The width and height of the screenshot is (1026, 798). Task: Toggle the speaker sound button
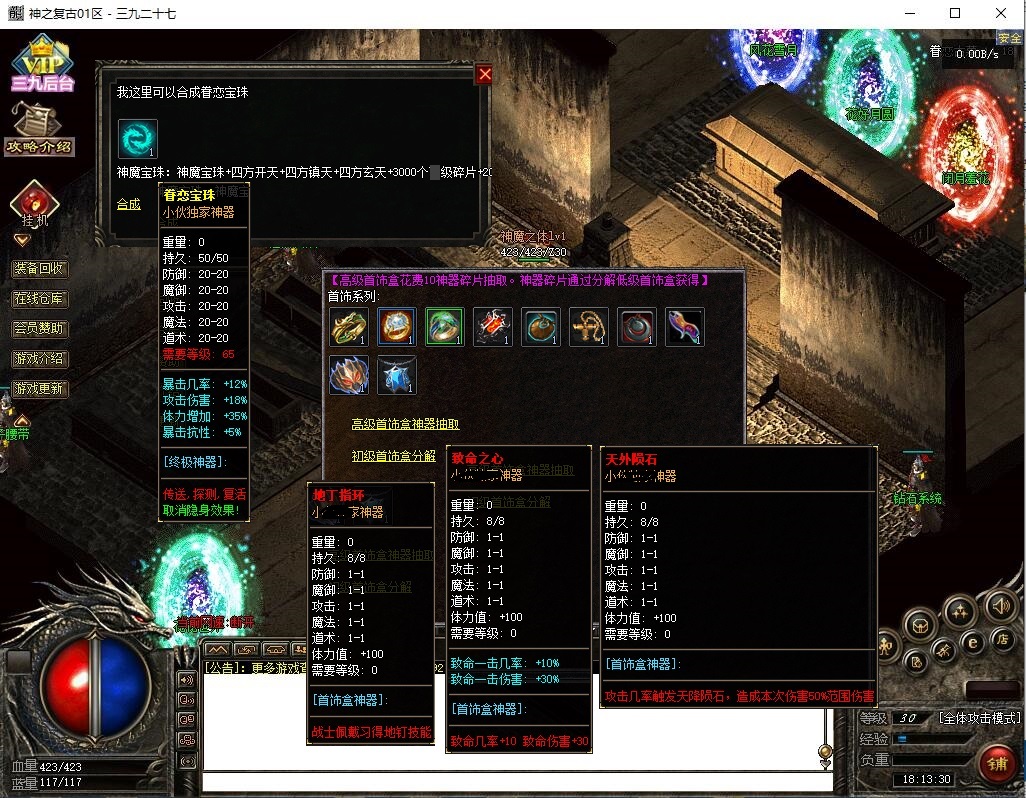click(999, 605)
